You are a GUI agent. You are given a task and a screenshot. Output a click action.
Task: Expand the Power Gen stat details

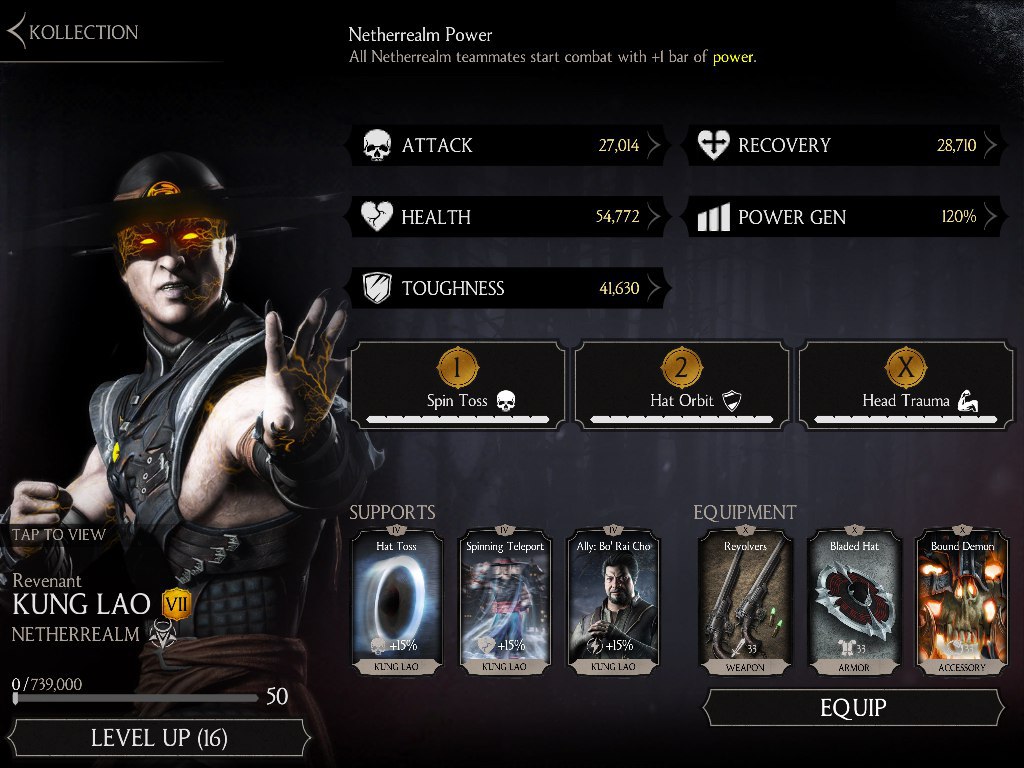(846, 217)
